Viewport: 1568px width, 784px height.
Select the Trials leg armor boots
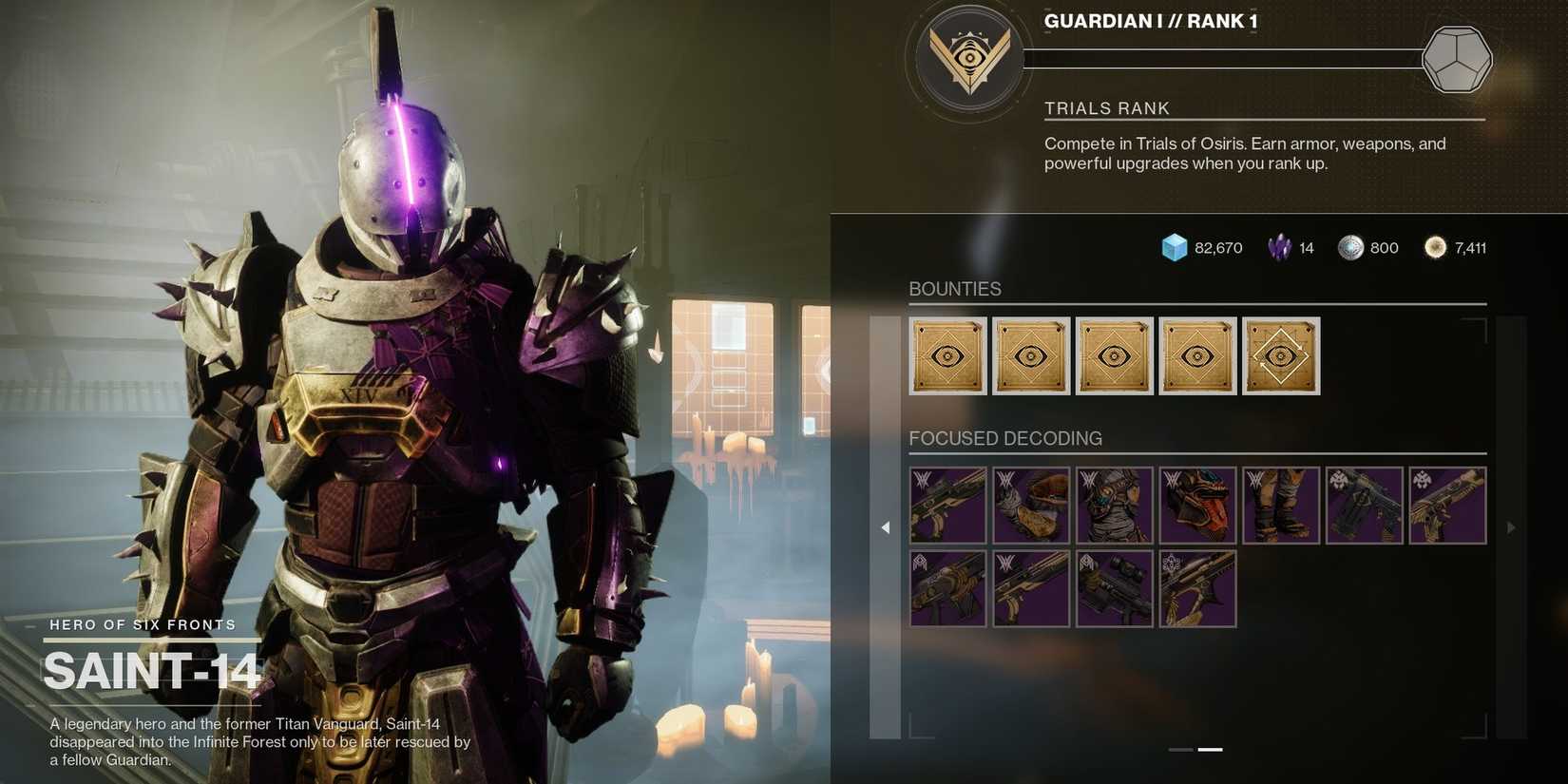(1280, 506)
